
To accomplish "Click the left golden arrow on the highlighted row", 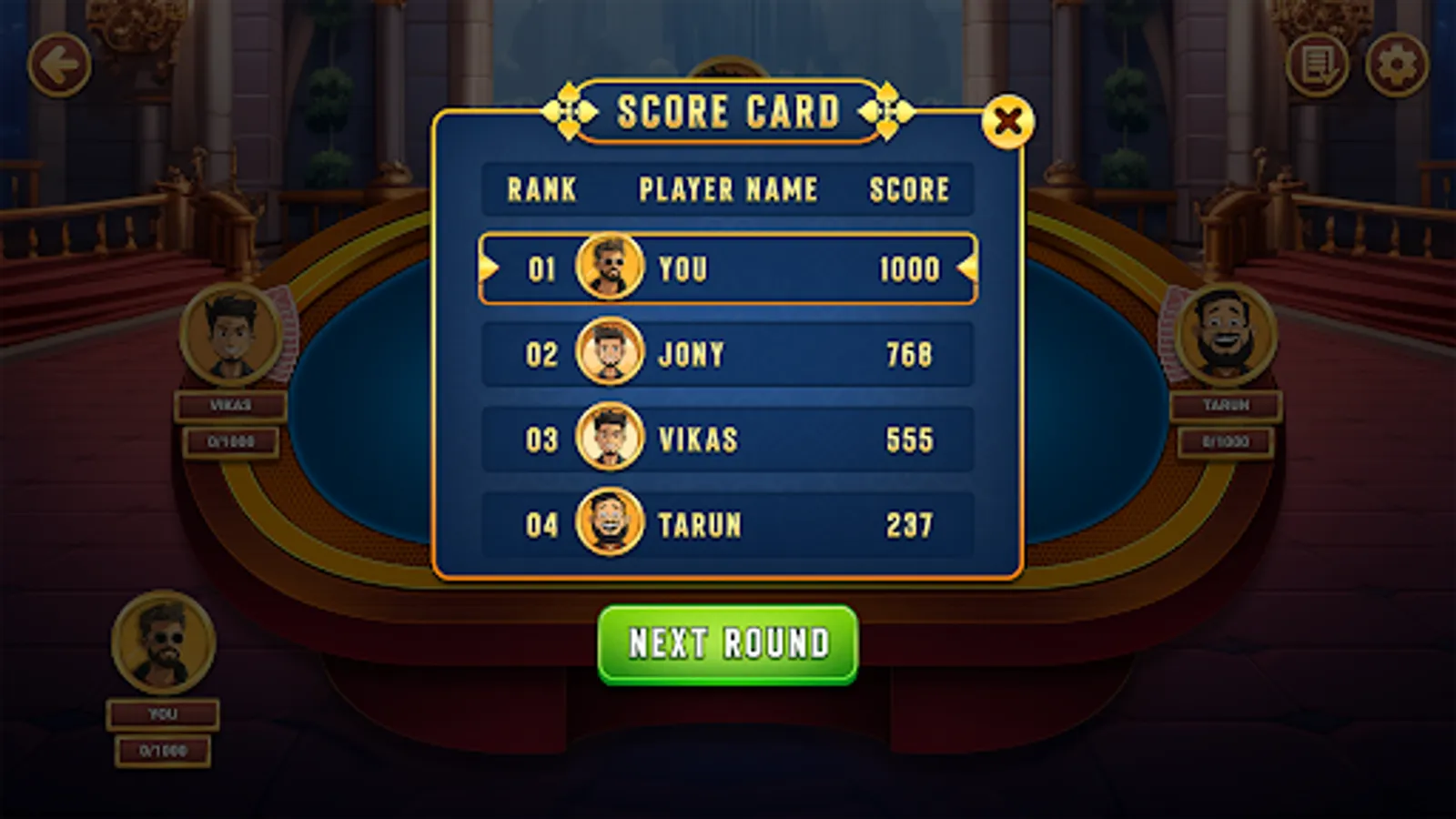I will (488, 268).
